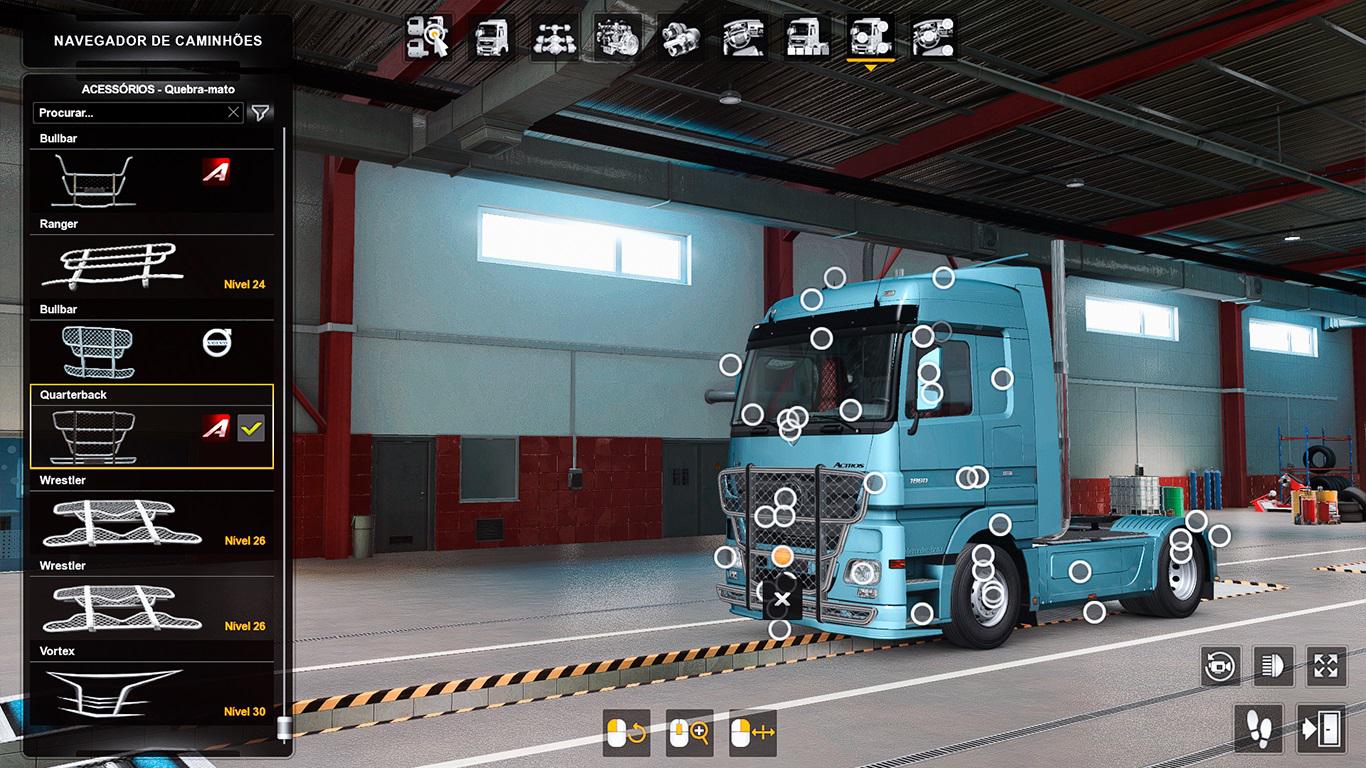Open the truck picker tab with cursor icon
This screenshot has width=1366, height=768.
[x=428, y=38]
